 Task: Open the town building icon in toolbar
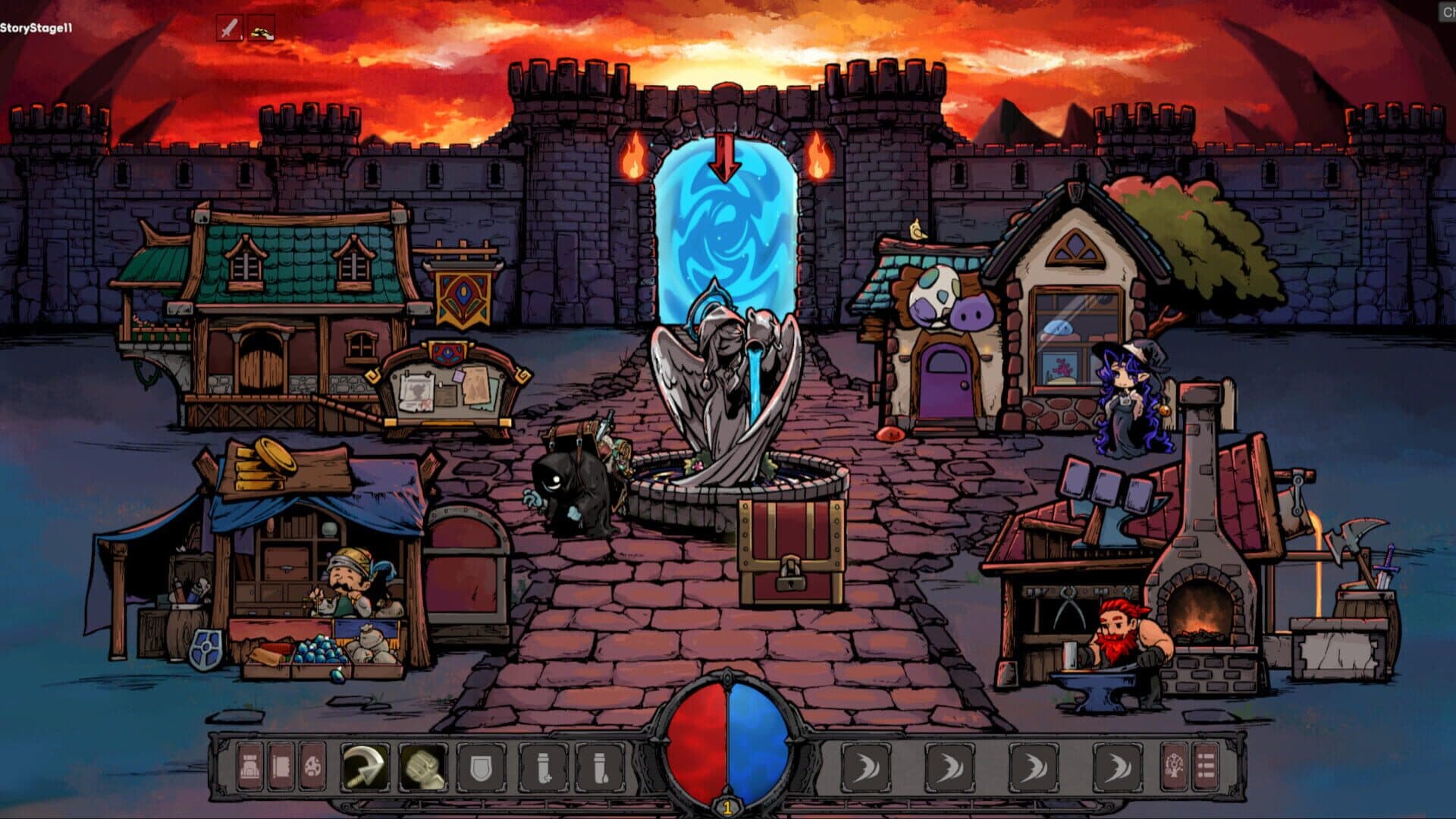(x=249, y=767)
